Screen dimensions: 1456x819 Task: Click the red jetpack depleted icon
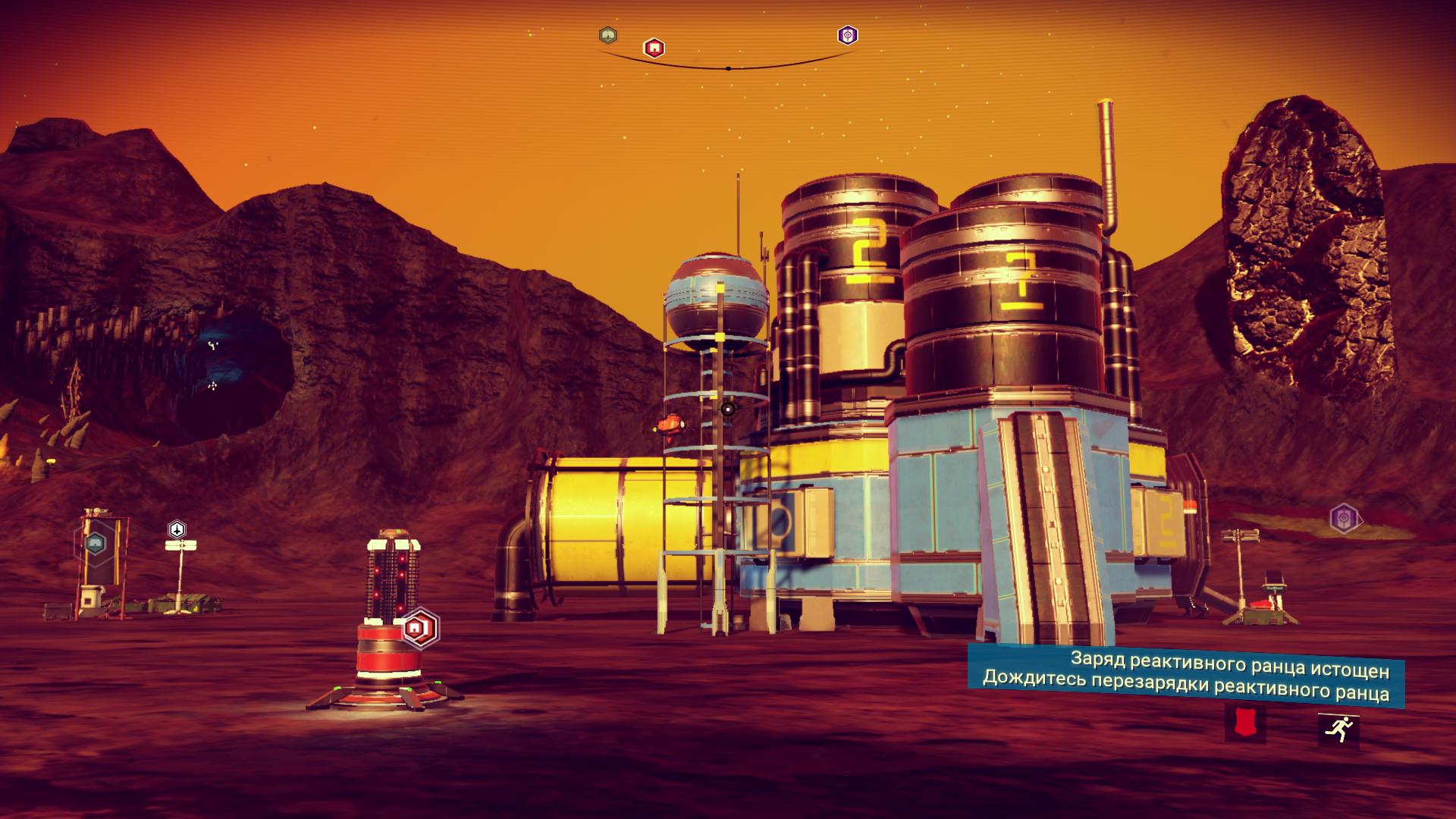[1244, 722]
